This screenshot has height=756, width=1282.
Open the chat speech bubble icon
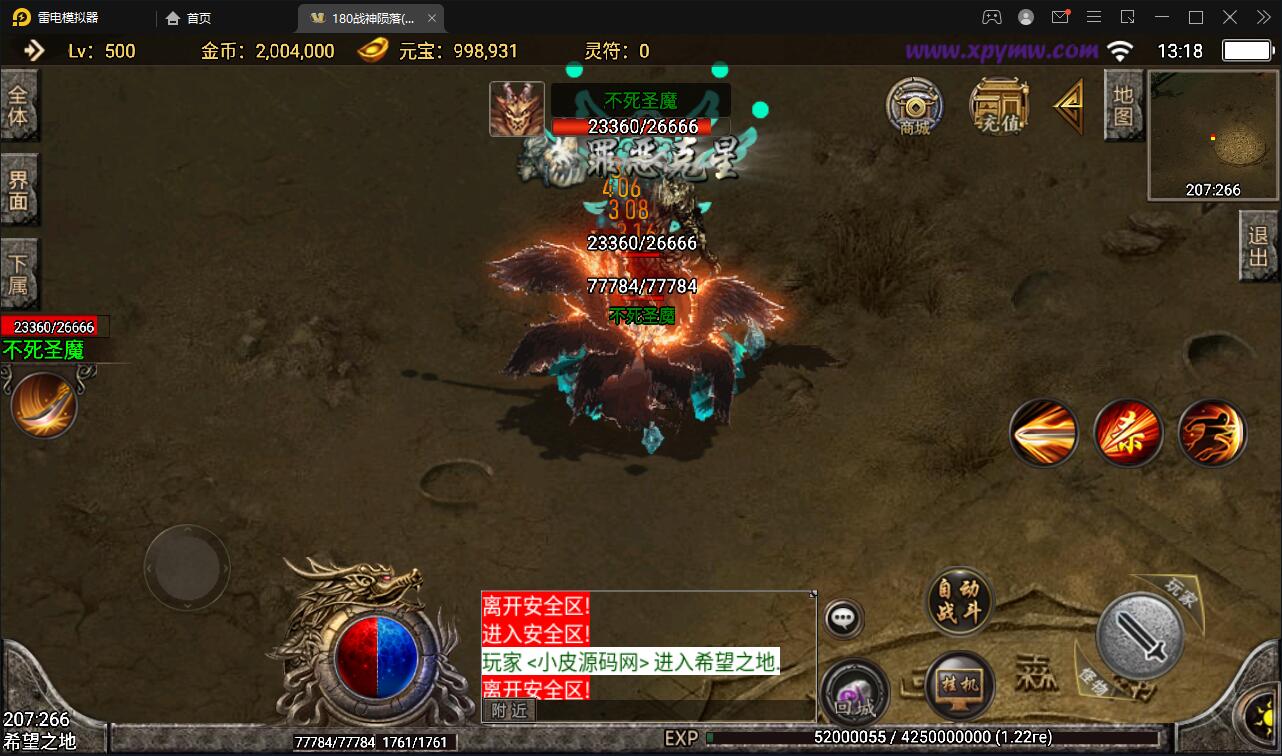click(842, 617)
